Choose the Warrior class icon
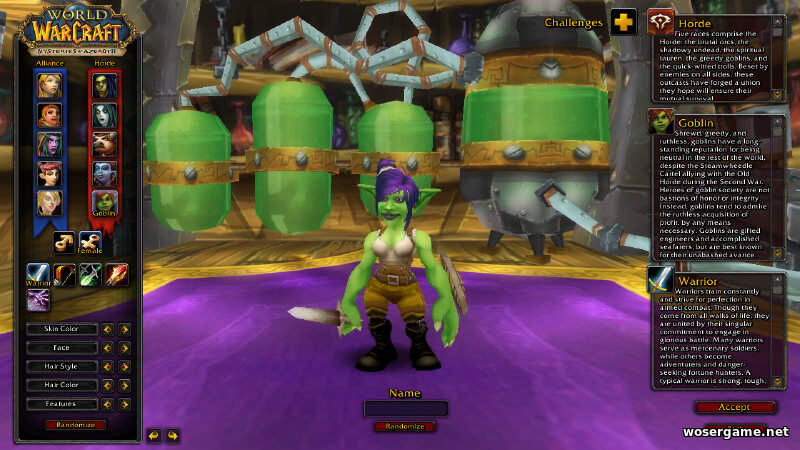 (x=38, y=274)
